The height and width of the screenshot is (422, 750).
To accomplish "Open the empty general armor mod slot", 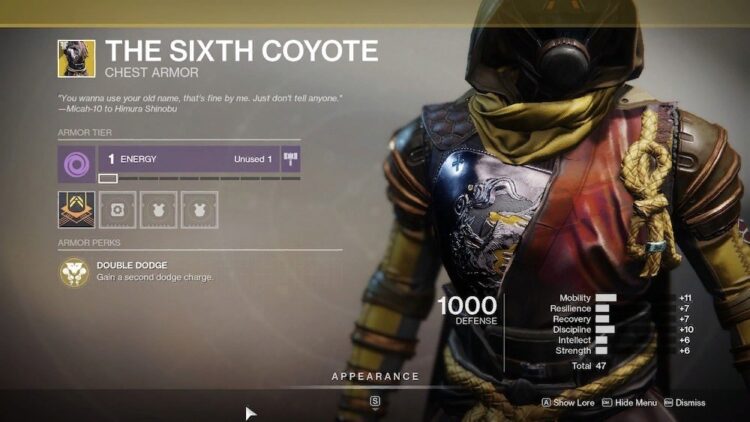I will (x=120, y=209).
